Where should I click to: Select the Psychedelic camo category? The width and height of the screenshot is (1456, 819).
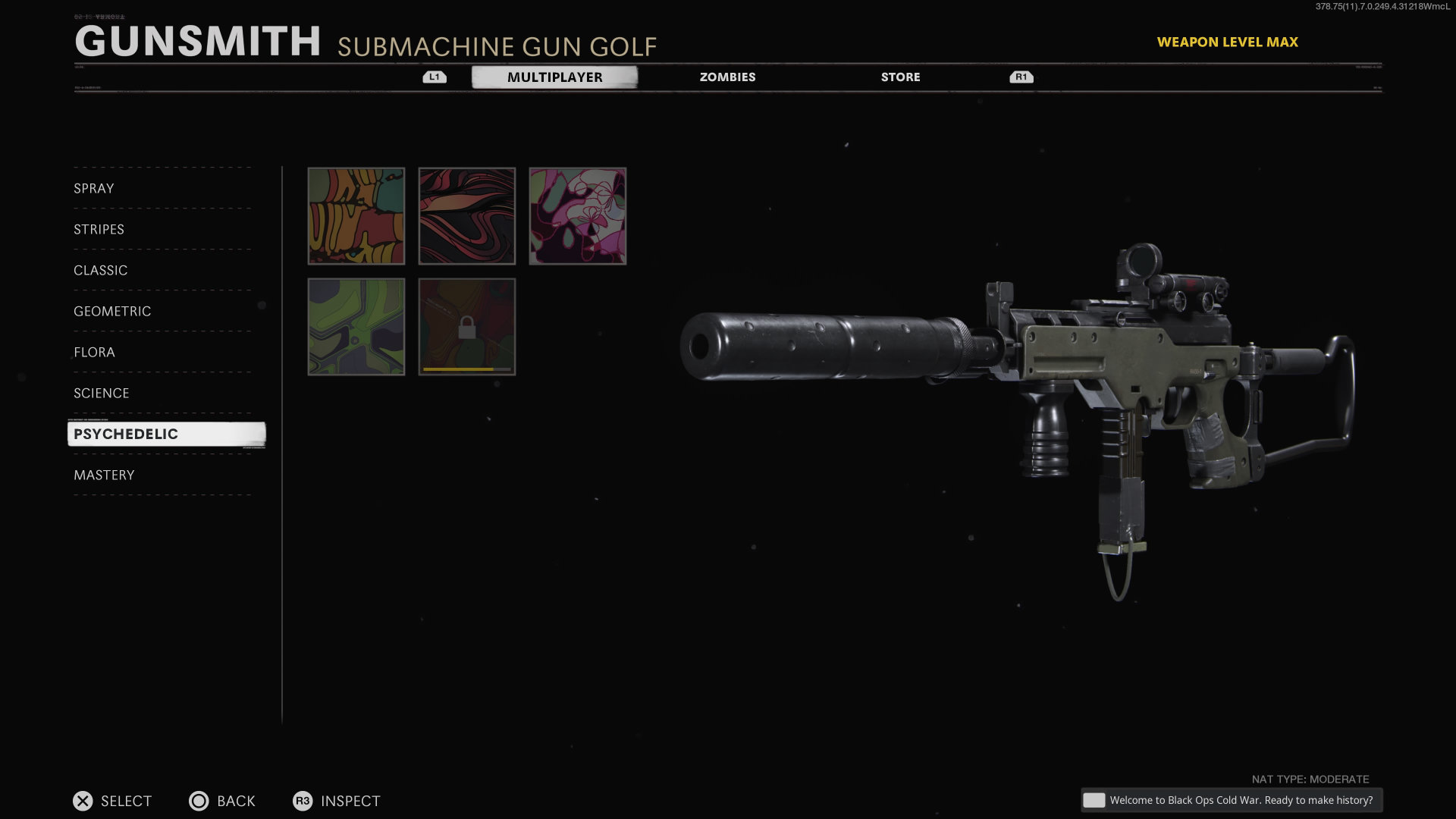click(126, 435)
